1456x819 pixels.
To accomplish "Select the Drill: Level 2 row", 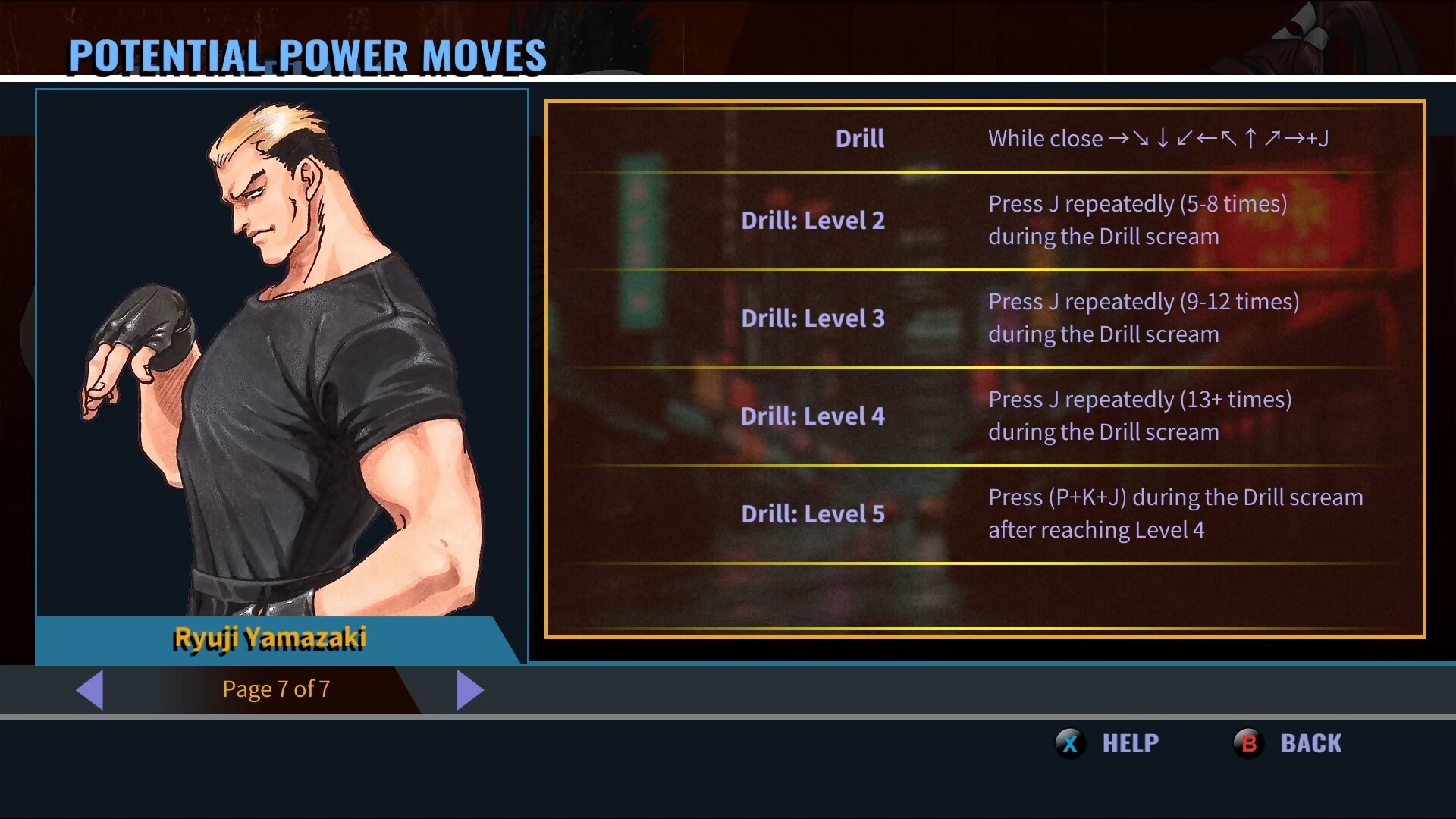I will pyautogui.click(x=984, y=221).
